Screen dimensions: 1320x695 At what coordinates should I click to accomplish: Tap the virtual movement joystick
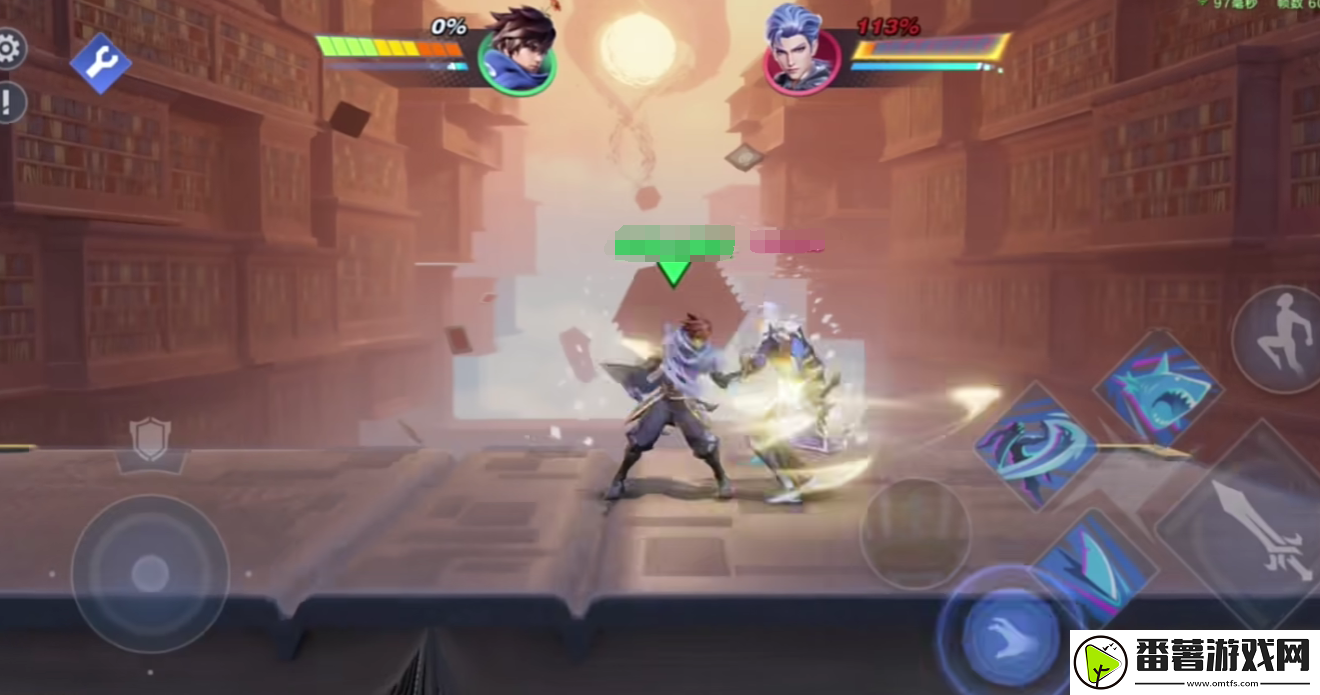coord(150,573)
